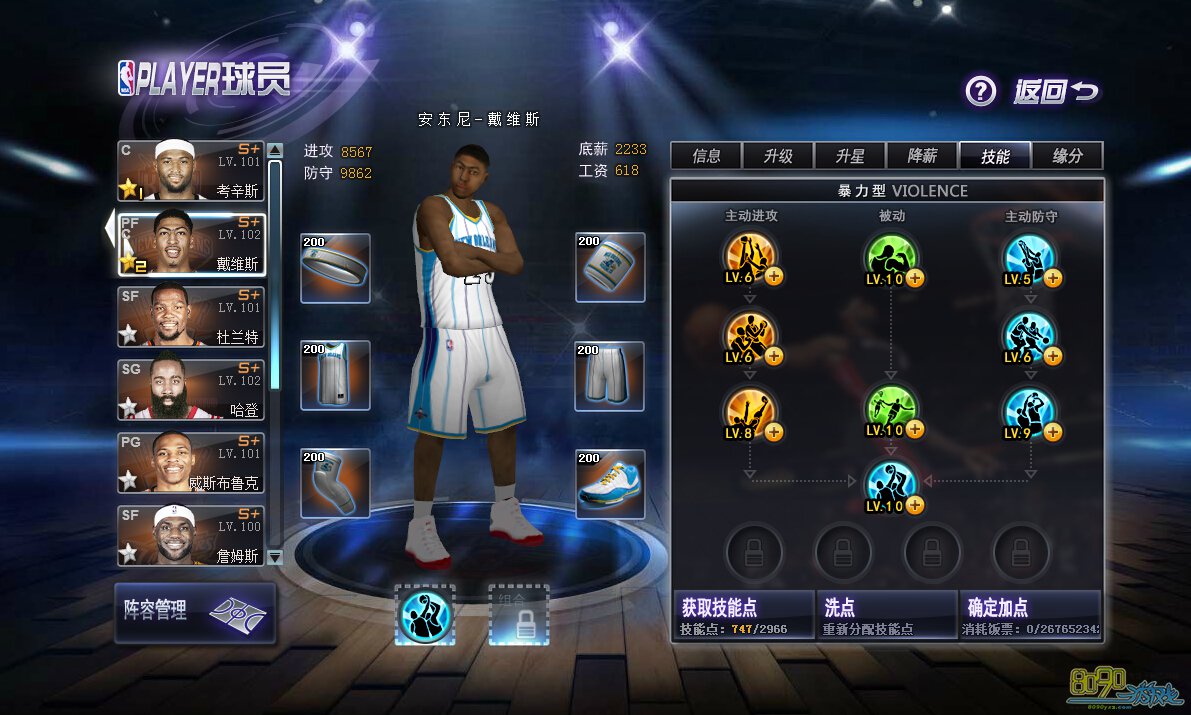
Task: Select the jersey equipment slot
Action: [x=335, y=375]
